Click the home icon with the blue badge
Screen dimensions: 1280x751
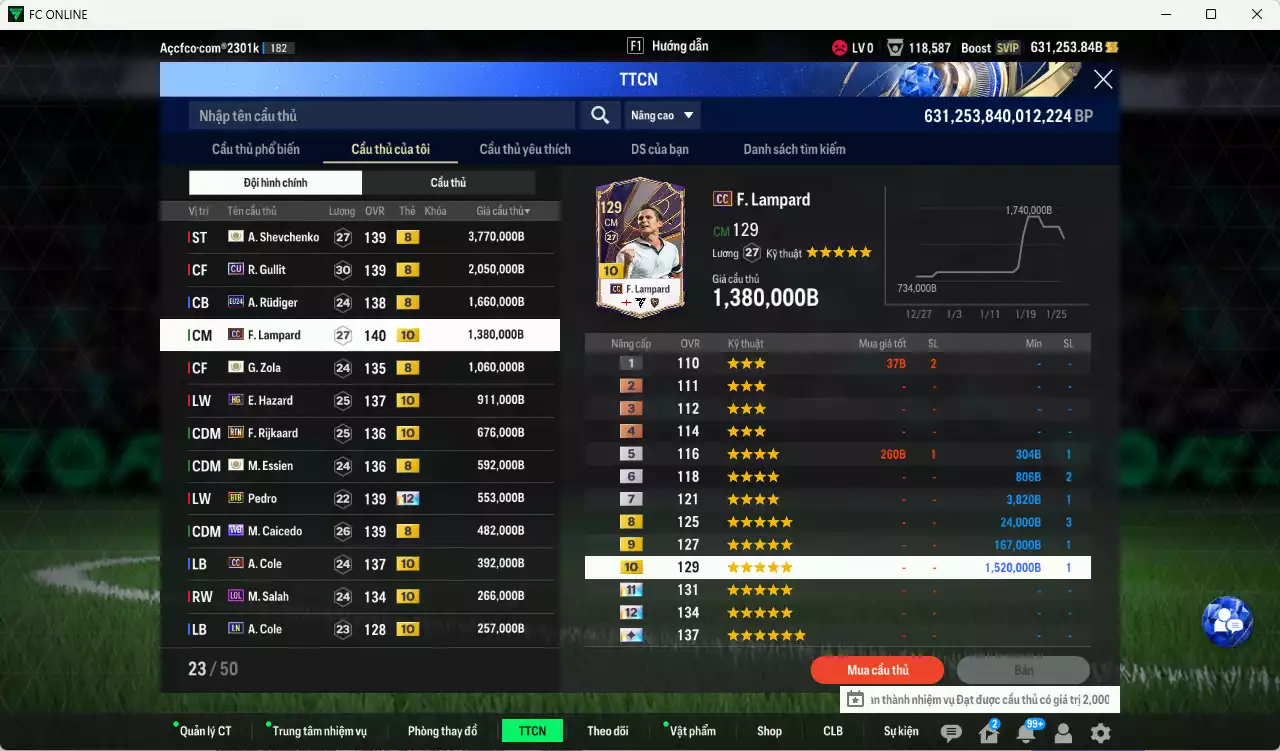pos(988,734)
